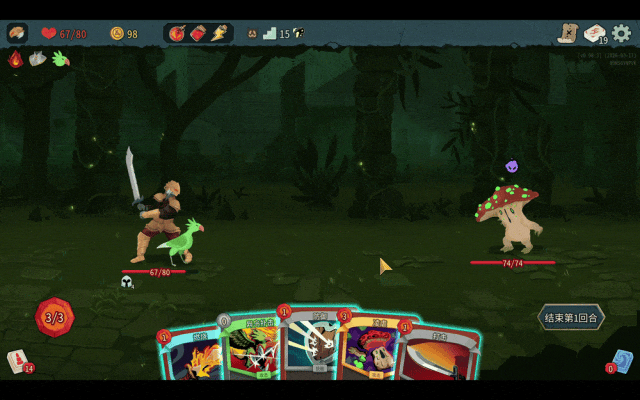Open the map scroll
640x400 pixels.
click(569, 33)
